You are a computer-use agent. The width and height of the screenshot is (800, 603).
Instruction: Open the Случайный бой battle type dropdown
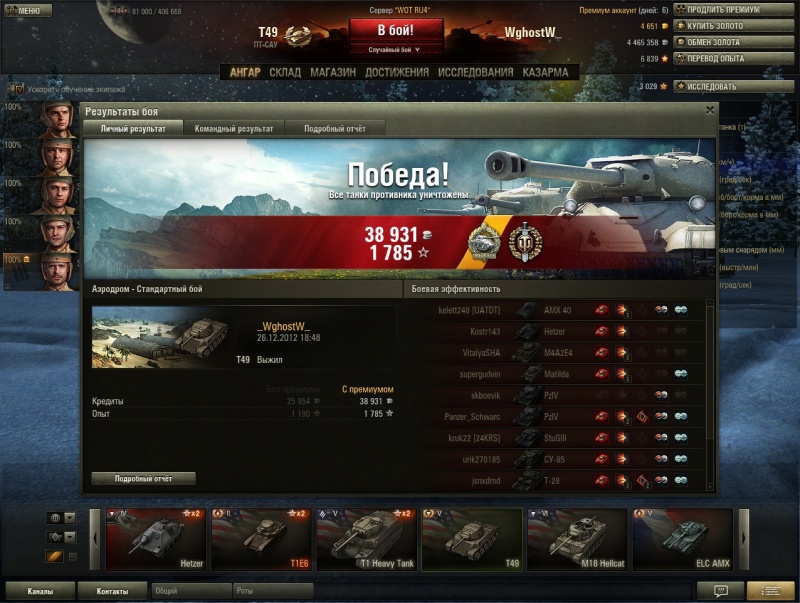tap(395, 49)
